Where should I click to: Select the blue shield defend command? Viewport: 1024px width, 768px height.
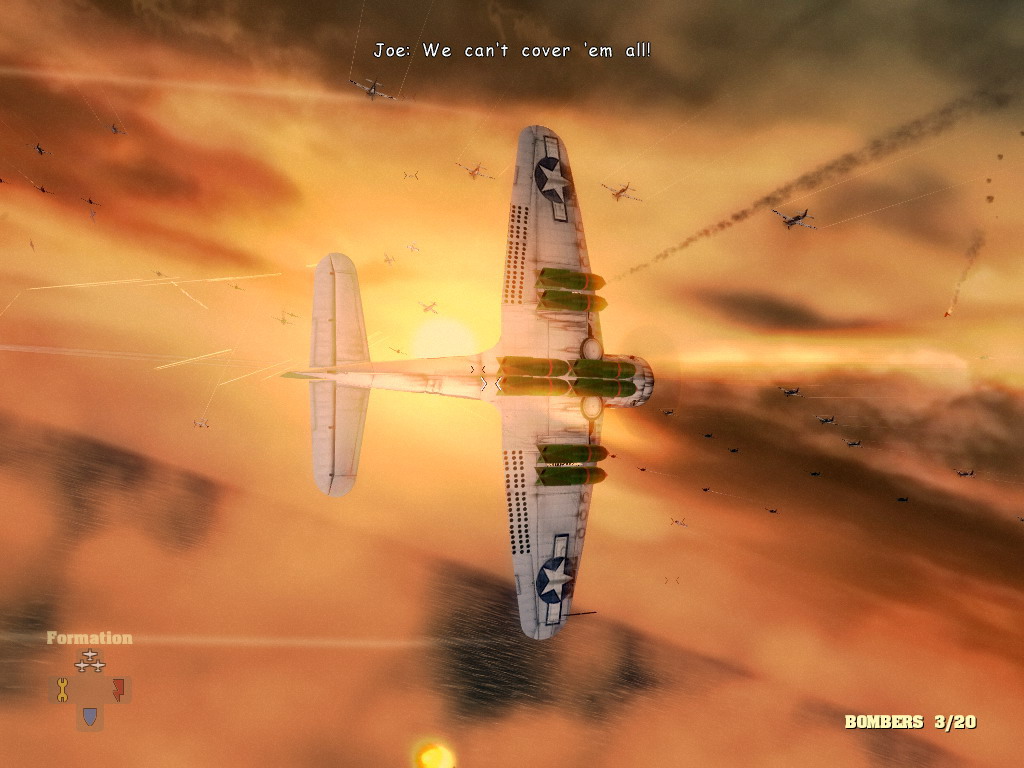tap(90, 716)
